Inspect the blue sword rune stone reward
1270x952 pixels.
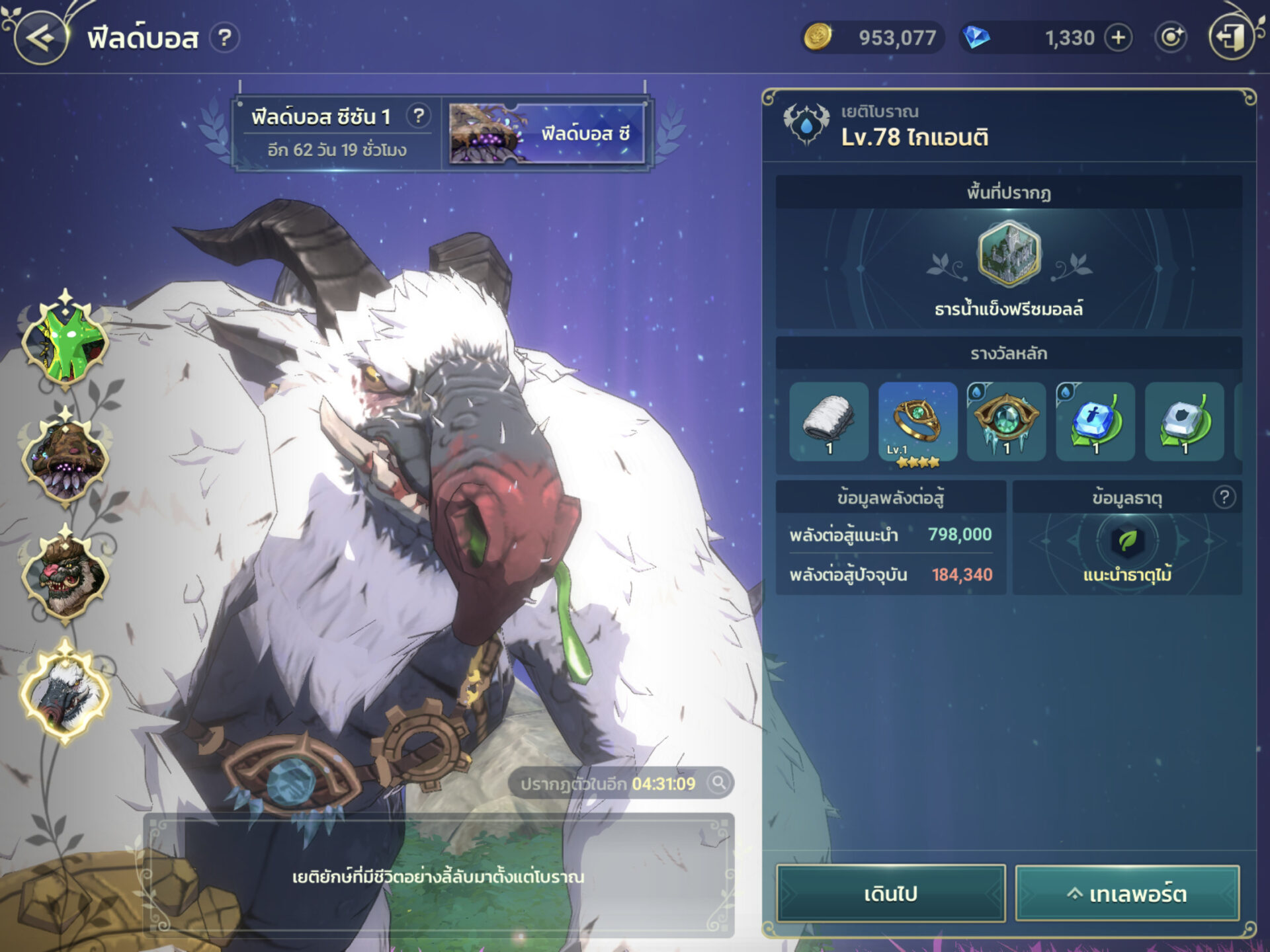1095,421
